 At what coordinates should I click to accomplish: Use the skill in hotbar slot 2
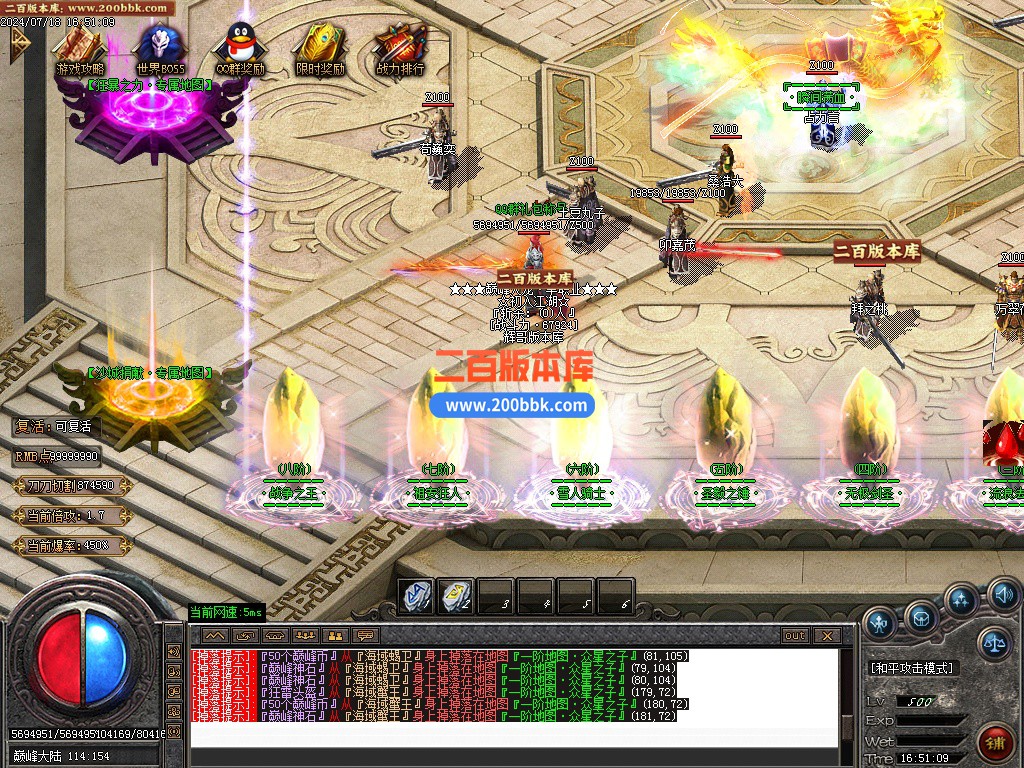(x=456, y=596)
